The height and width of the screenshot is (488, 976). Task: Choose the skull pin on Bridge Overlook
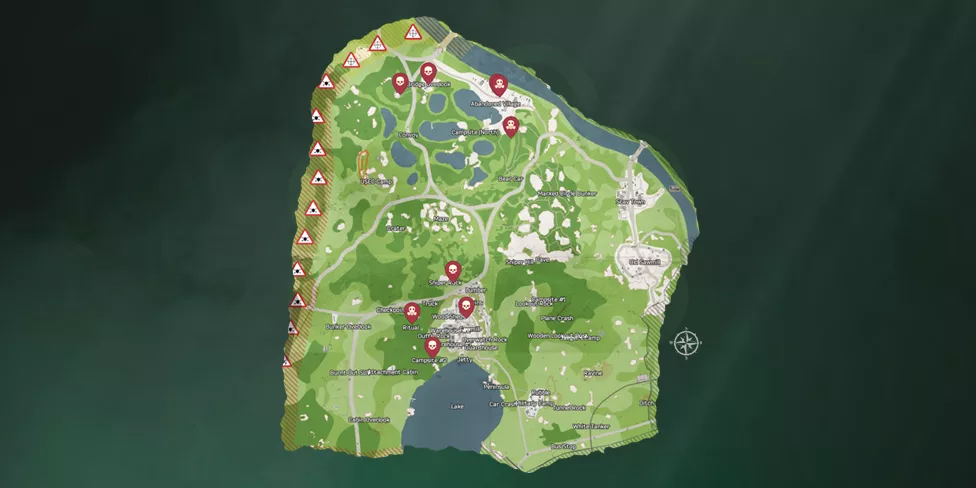pyautogui.click(x=428, y=72)
